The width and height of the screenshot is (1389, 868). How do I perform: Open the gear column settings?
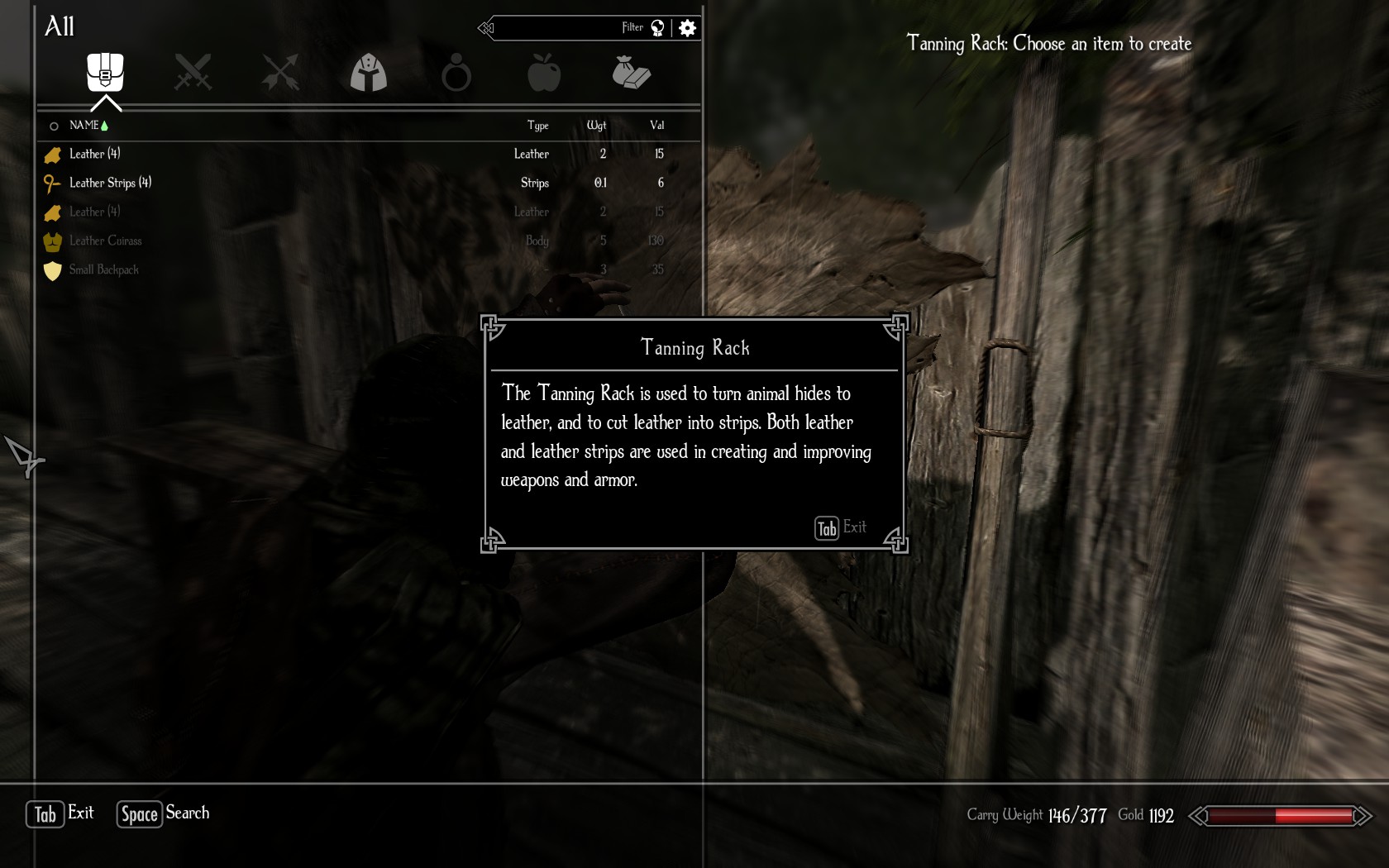pos(687,28)
